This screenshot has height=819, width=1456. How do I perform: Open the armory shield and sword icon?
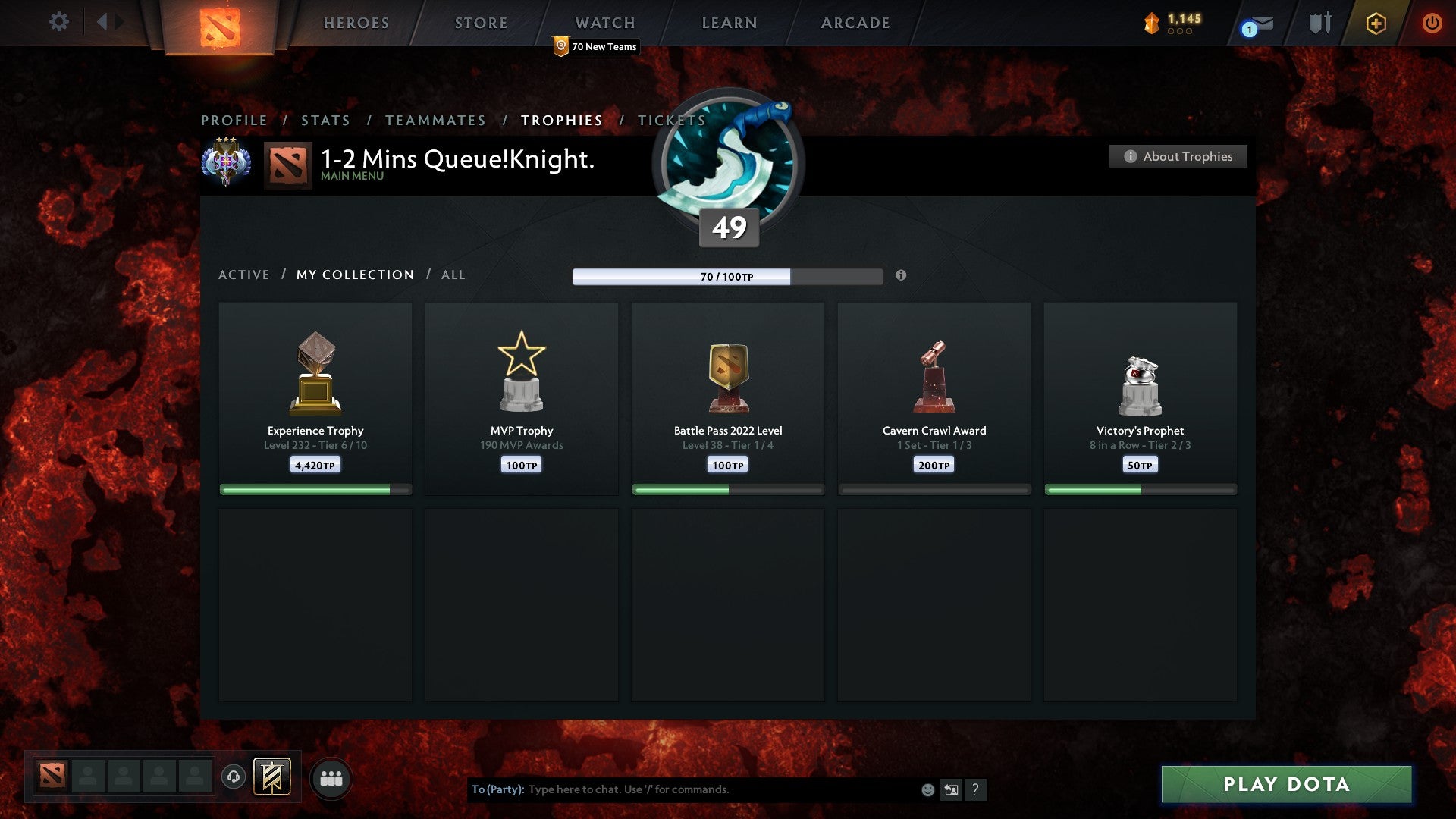click(x=1319, y=22)
